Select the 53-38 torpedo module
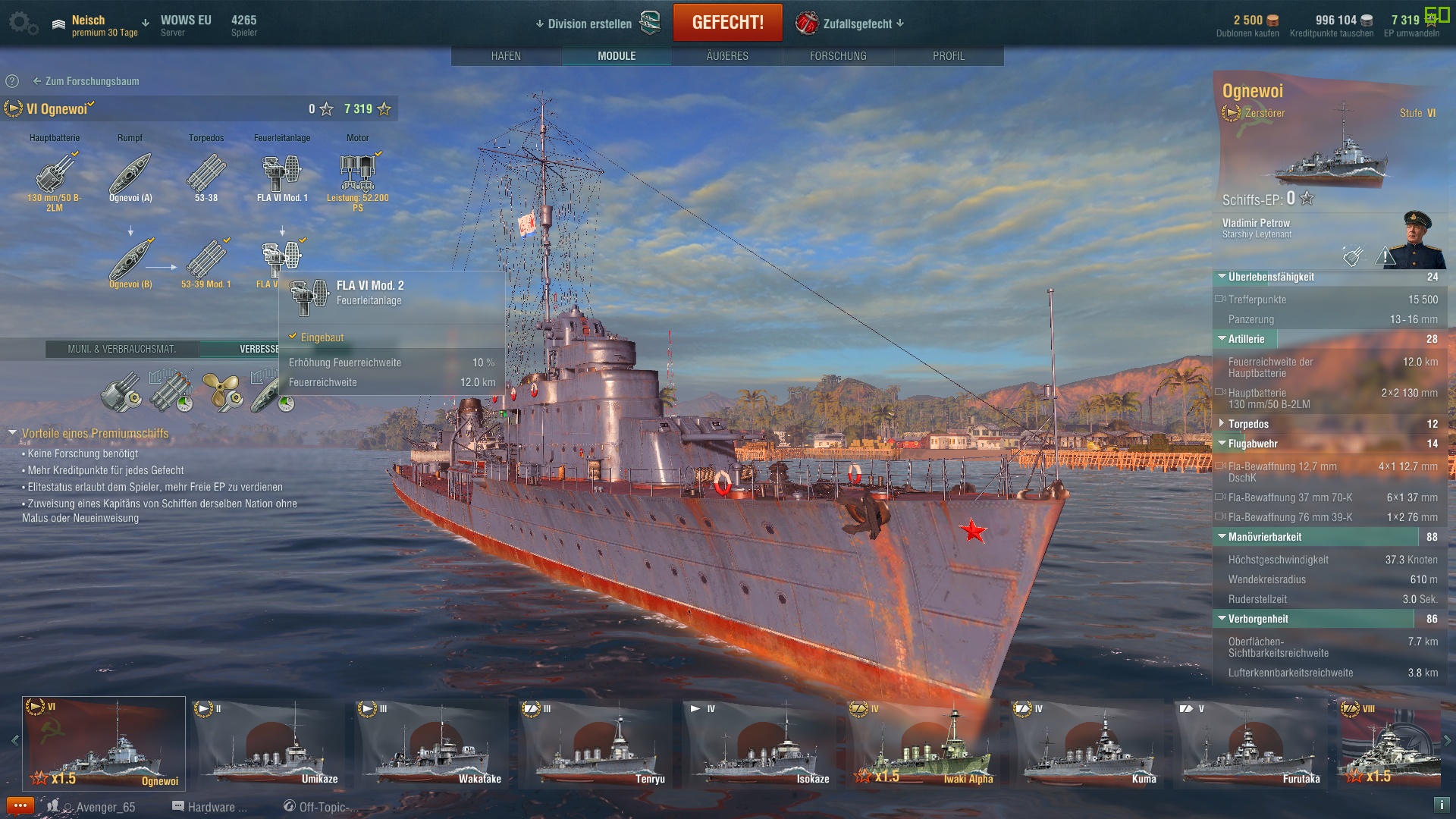 tap(206, 174)
